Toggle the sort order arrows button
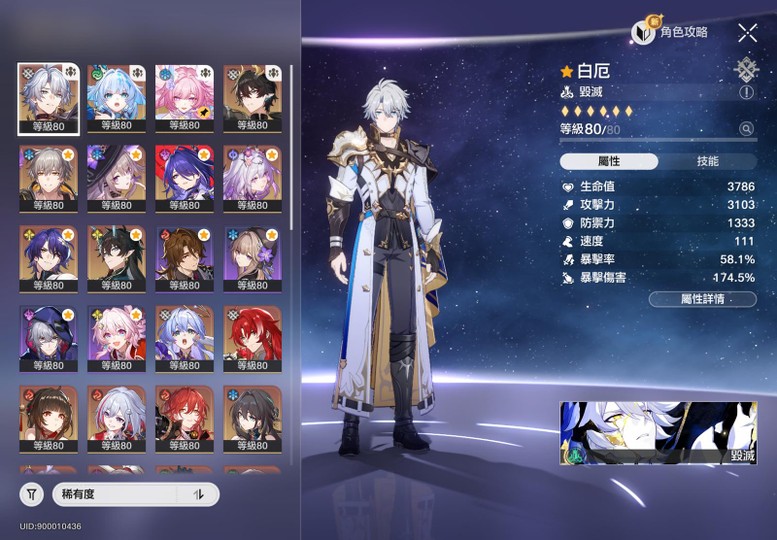The image size is (777, 540). click(198, 494)
